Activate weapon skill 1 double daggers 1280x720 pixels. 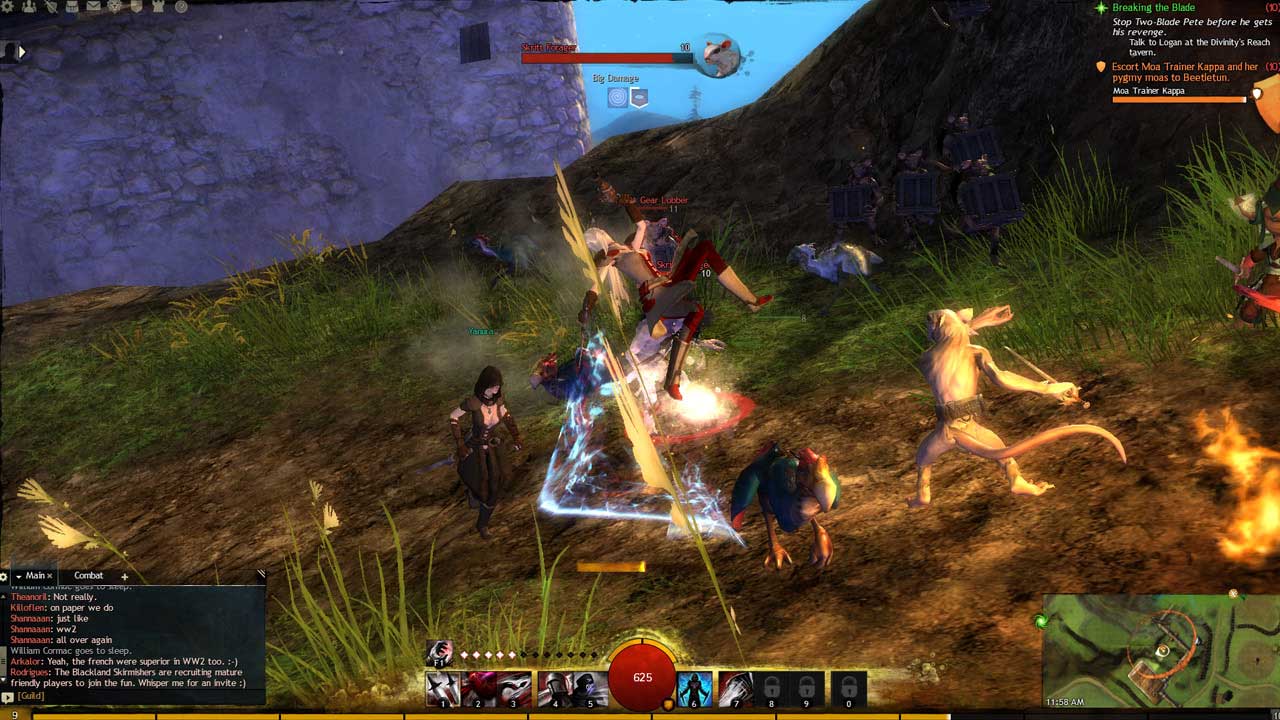click(x=442, y=689)
